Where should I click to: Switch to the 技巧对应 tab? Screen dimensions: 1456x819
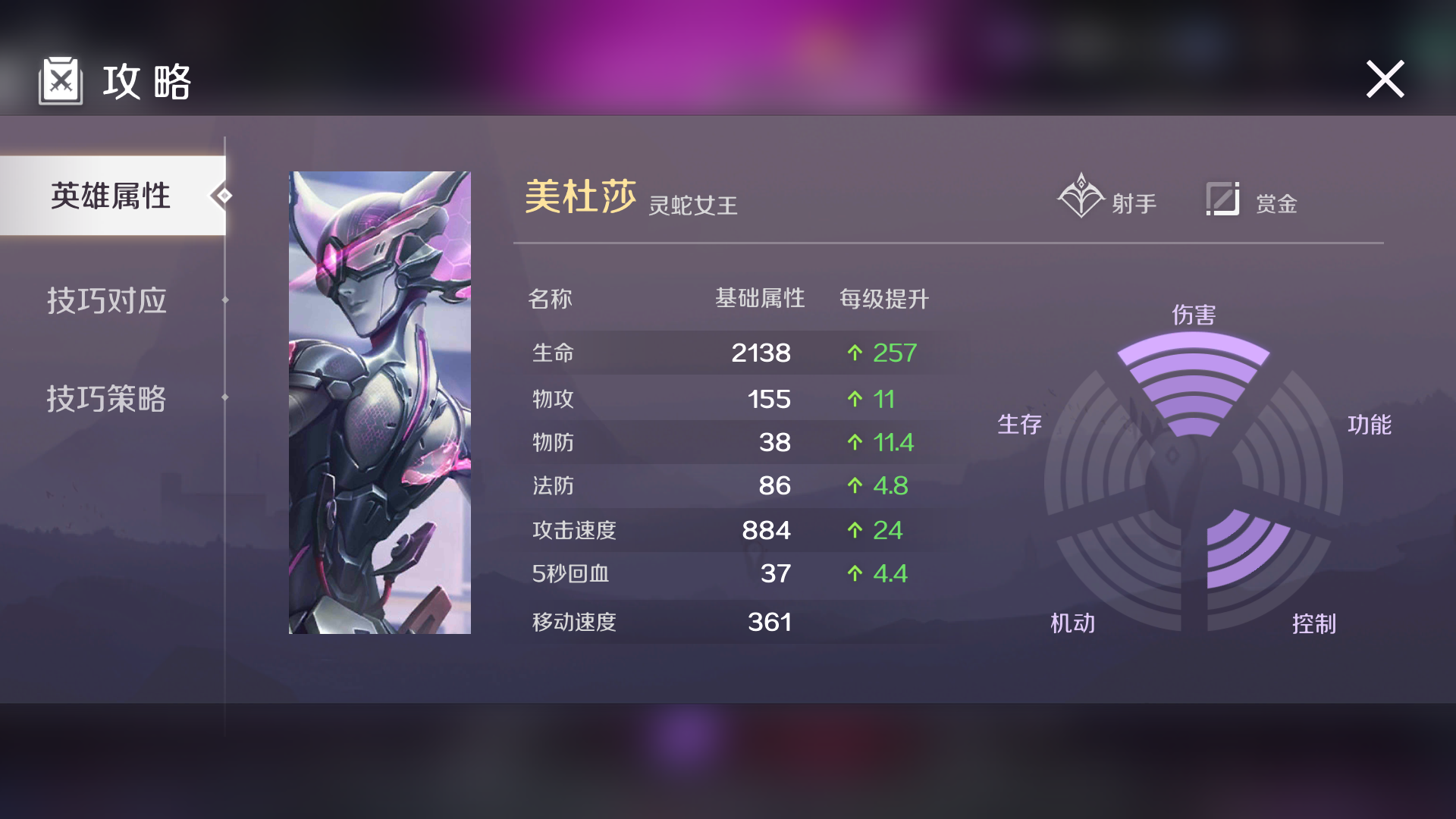tap(106, 300)
